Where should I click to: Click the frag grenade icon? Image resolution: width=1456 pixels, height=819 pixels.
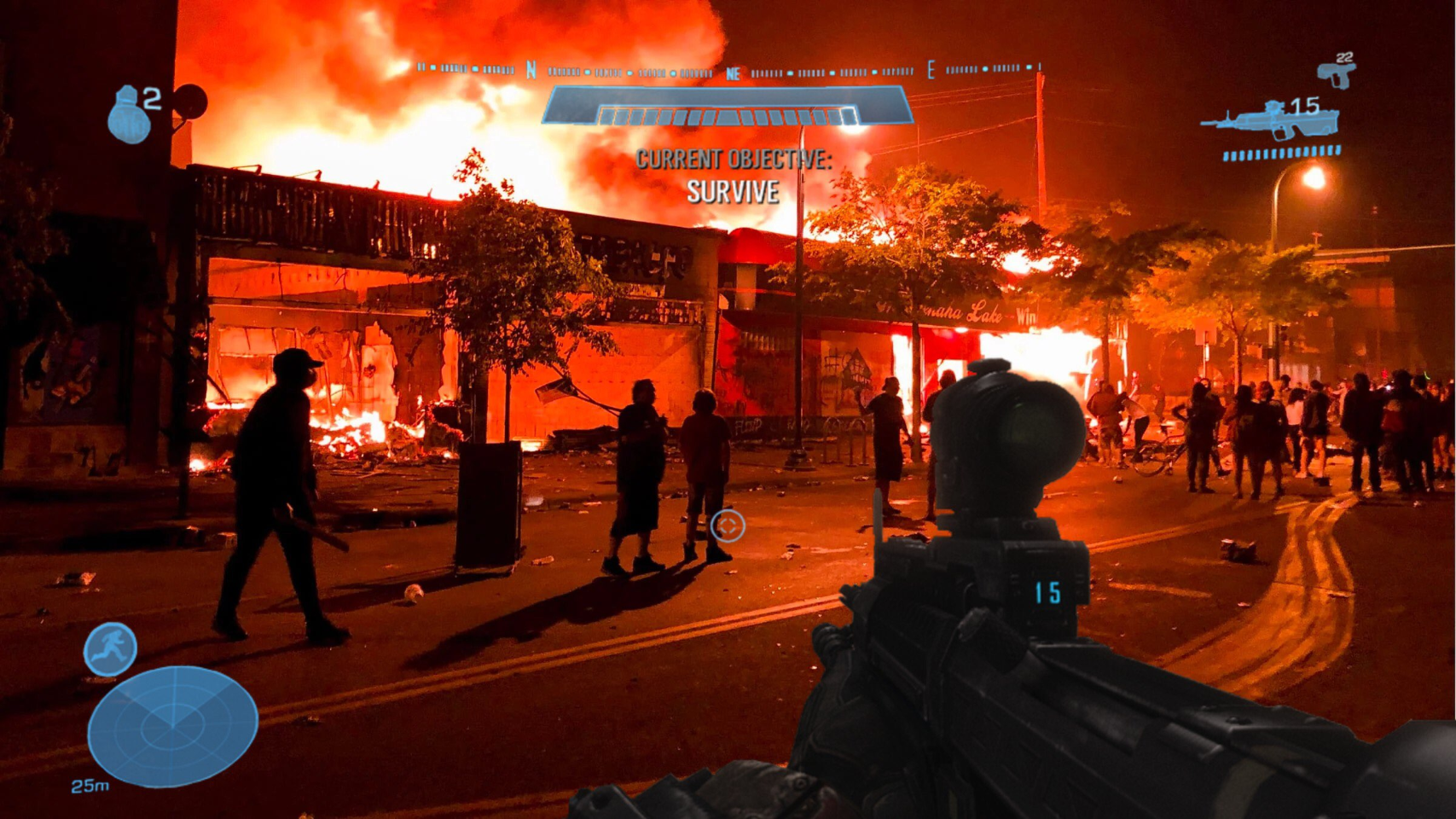[129, 114]
